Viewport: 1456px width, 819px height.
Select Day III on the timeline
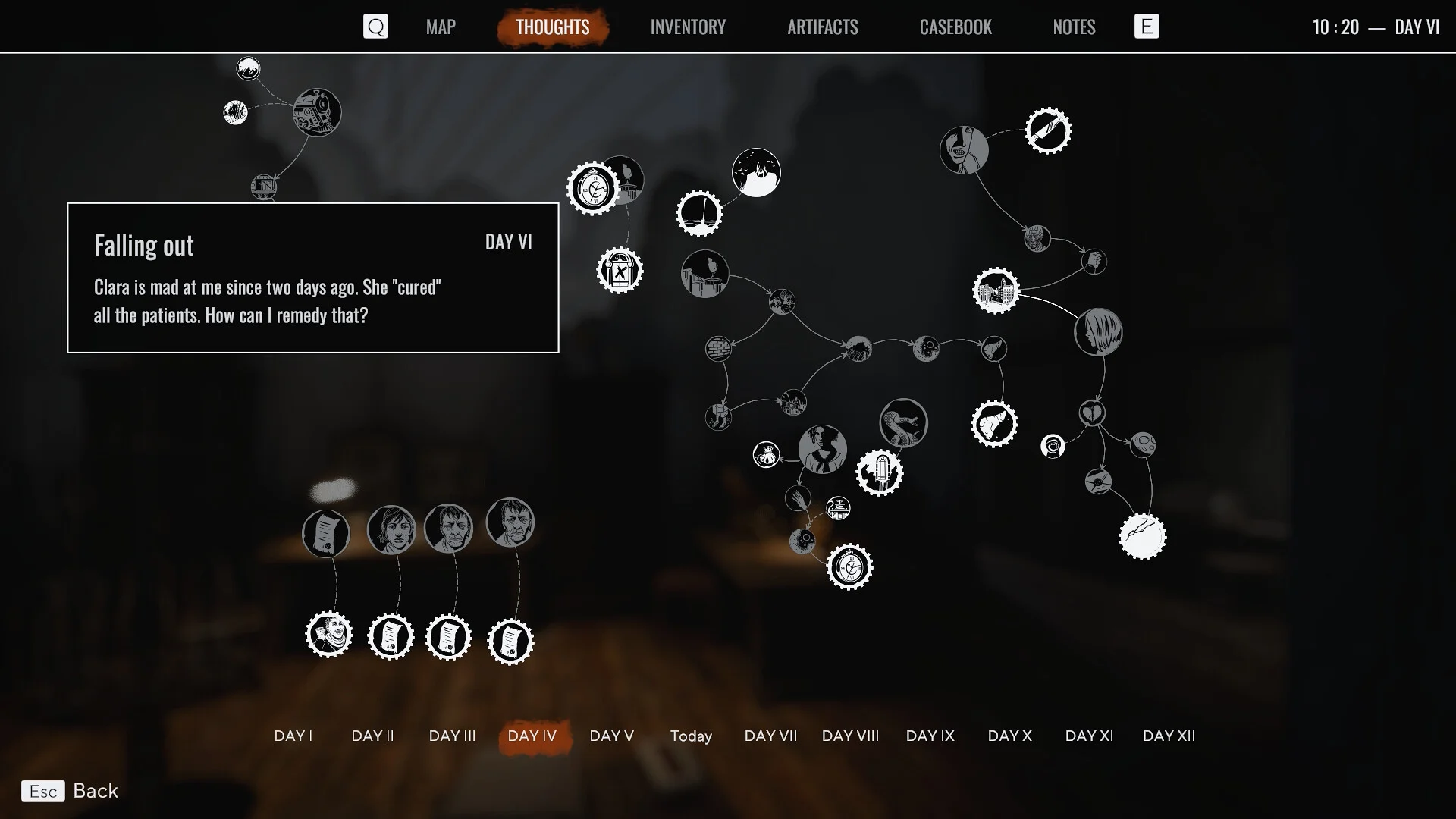(452, 736)
